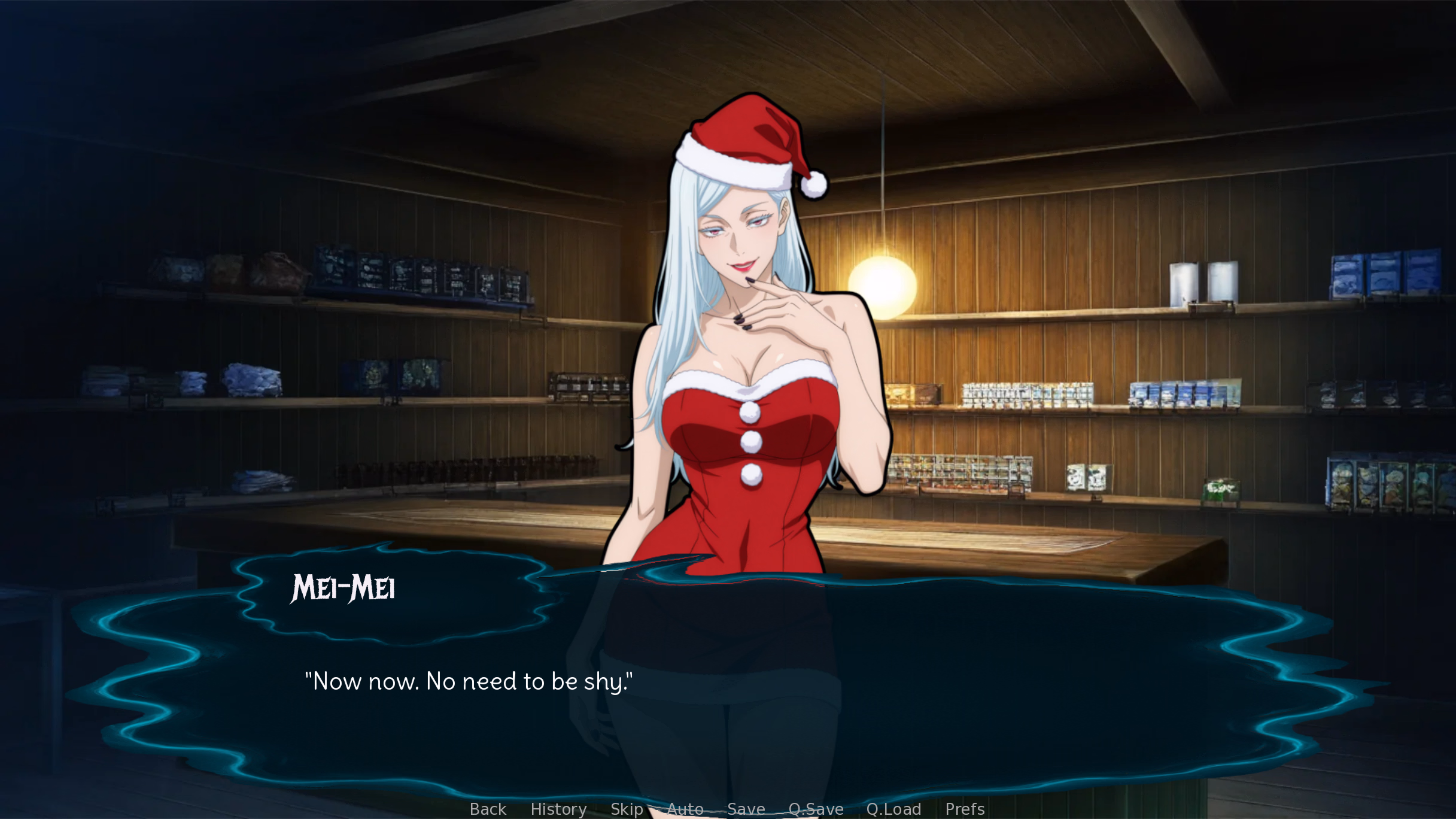1456x819 pixels.
Task: Click Skip in the quick menu bar
Action: tap(626, 809)
